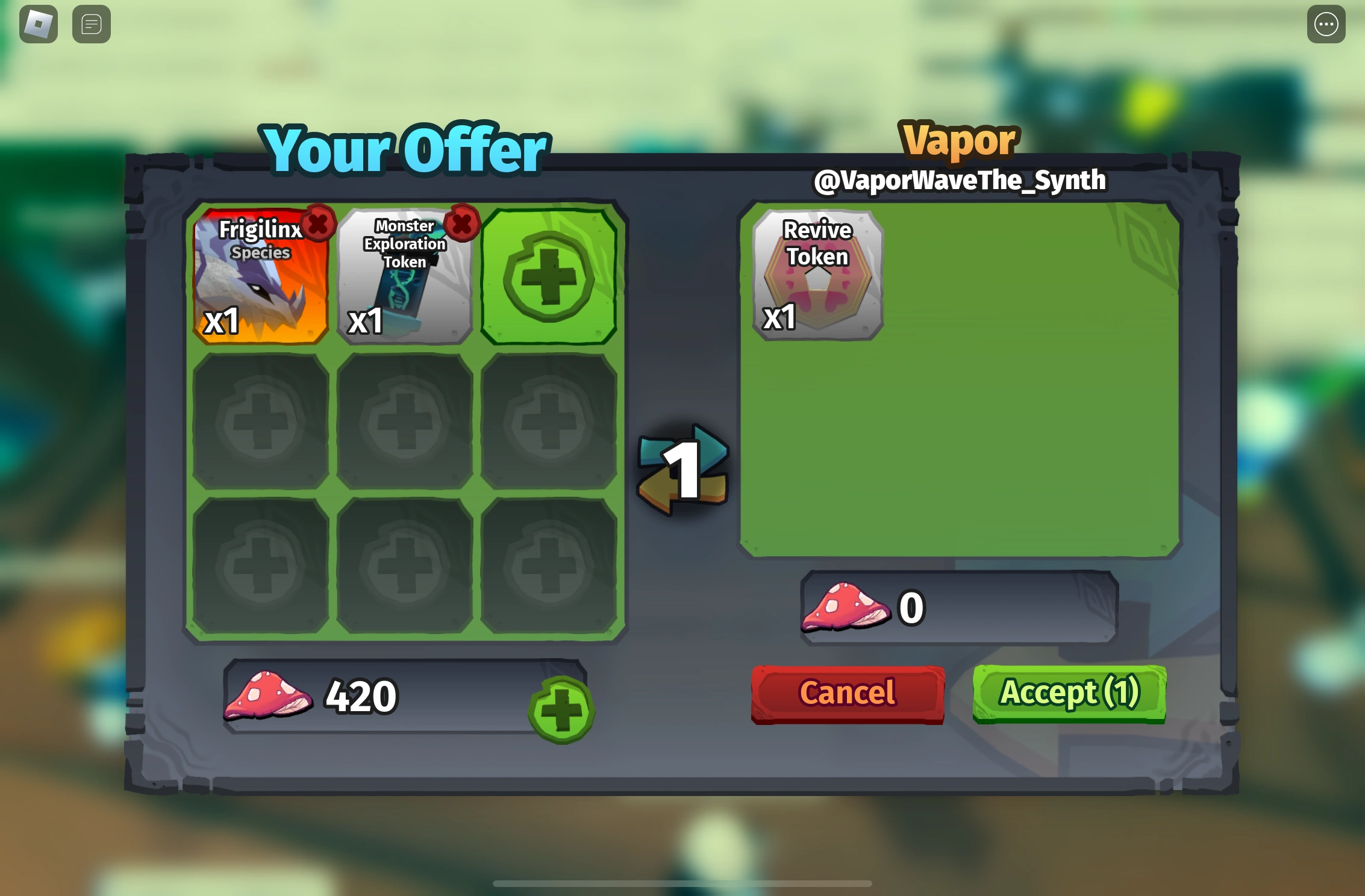
Task: Open the Roblox home menu
Action: tap(39, 23)
